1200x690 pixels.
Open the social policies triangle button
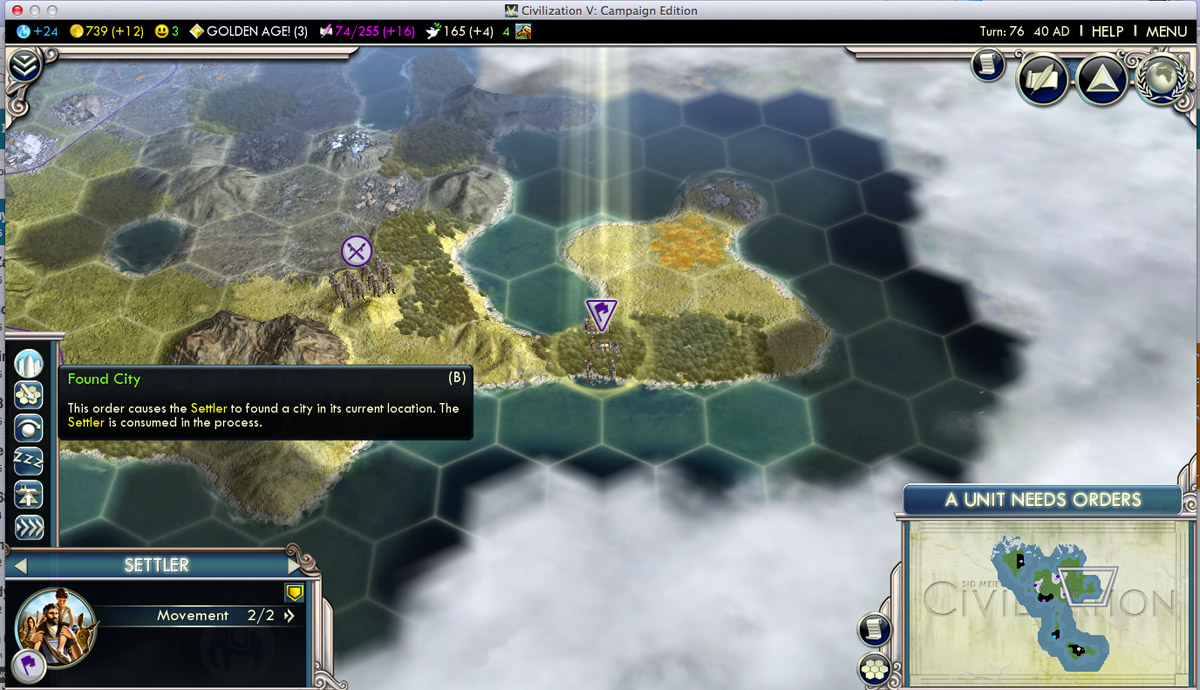1102,78
